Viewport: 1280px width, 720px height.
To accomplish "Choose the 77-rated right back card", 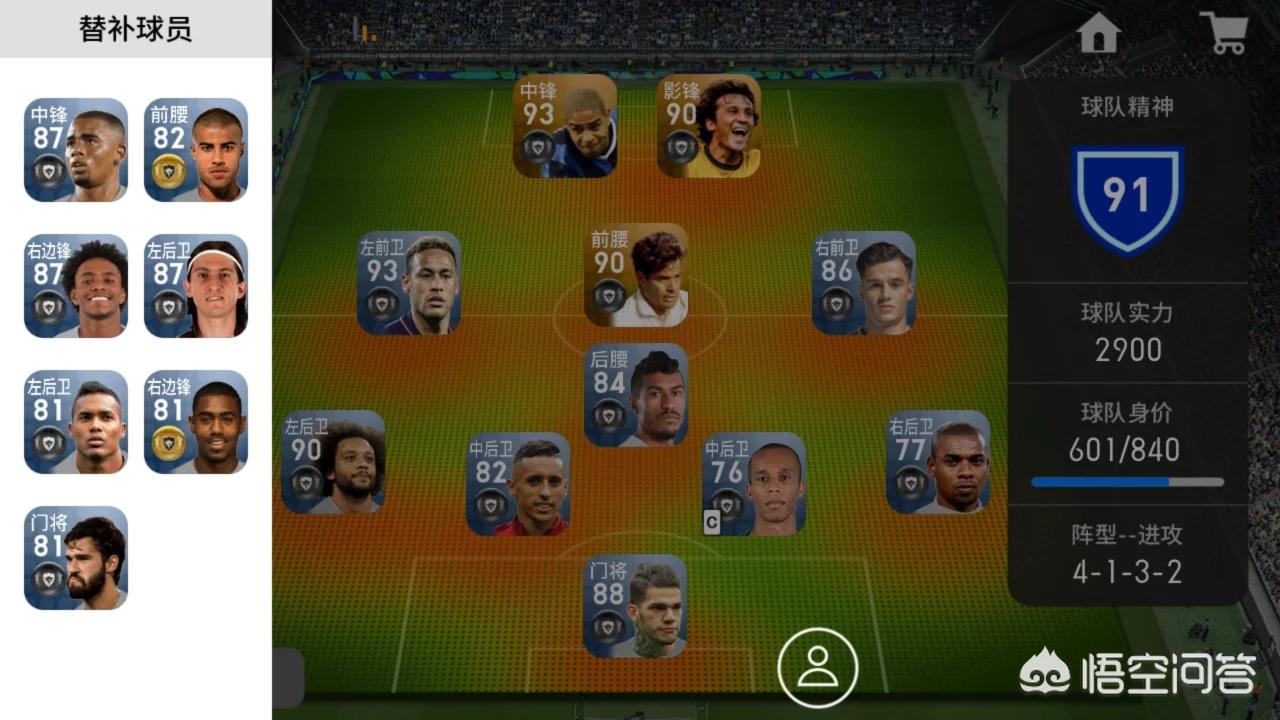I will (938, 462).
